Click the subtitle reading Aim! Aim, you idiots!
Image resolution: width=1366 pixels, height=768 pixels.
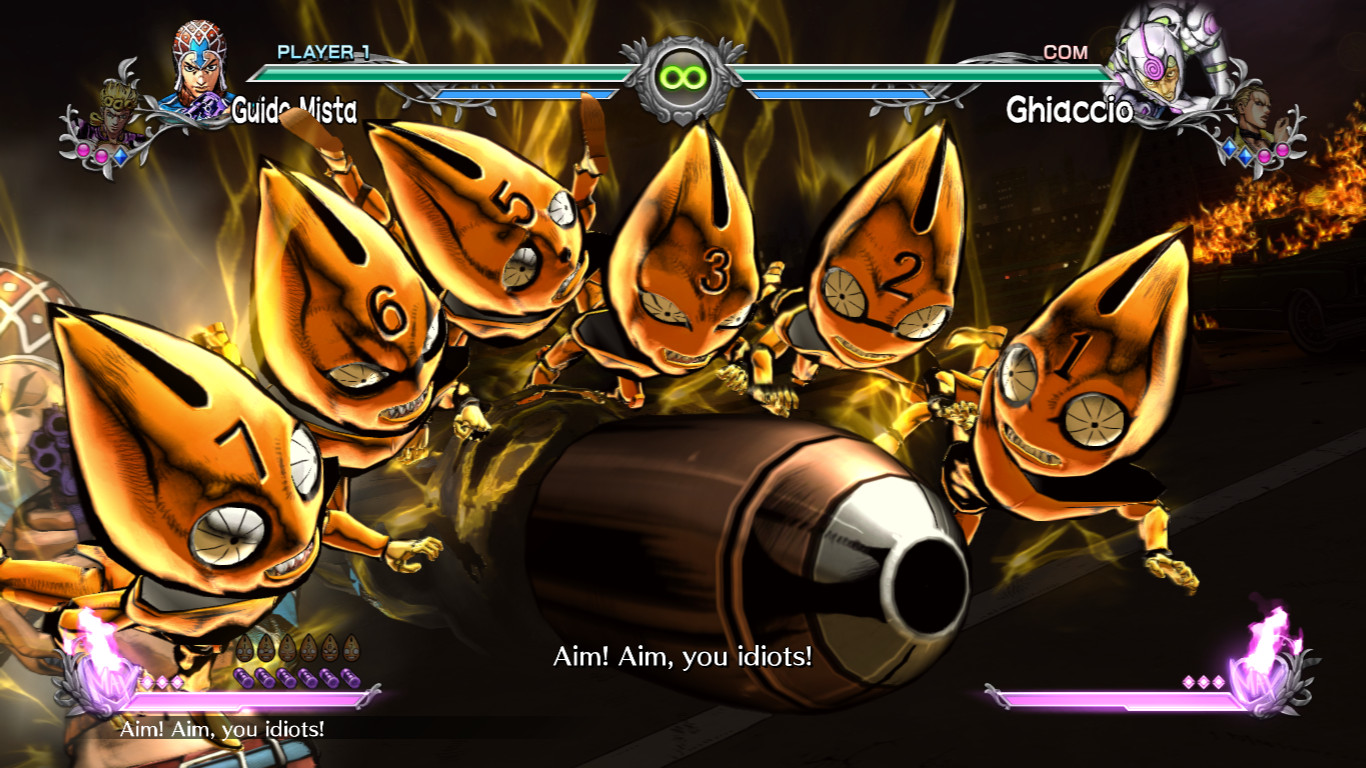(x=683, y=658)
